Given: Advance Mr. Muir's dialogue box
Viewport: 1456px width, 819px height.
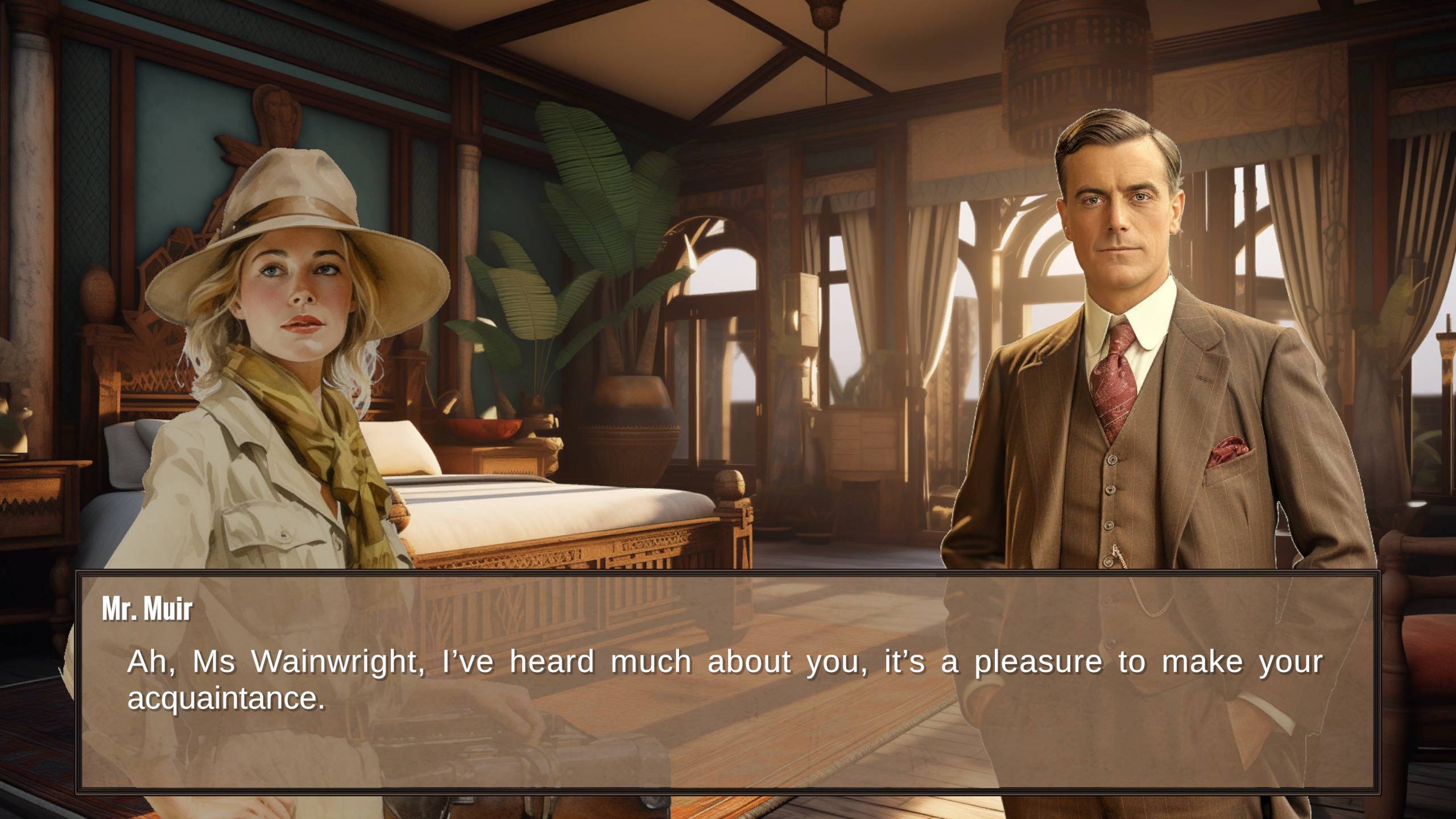Looking at the screenshot, I should click(x=727, y=681).
